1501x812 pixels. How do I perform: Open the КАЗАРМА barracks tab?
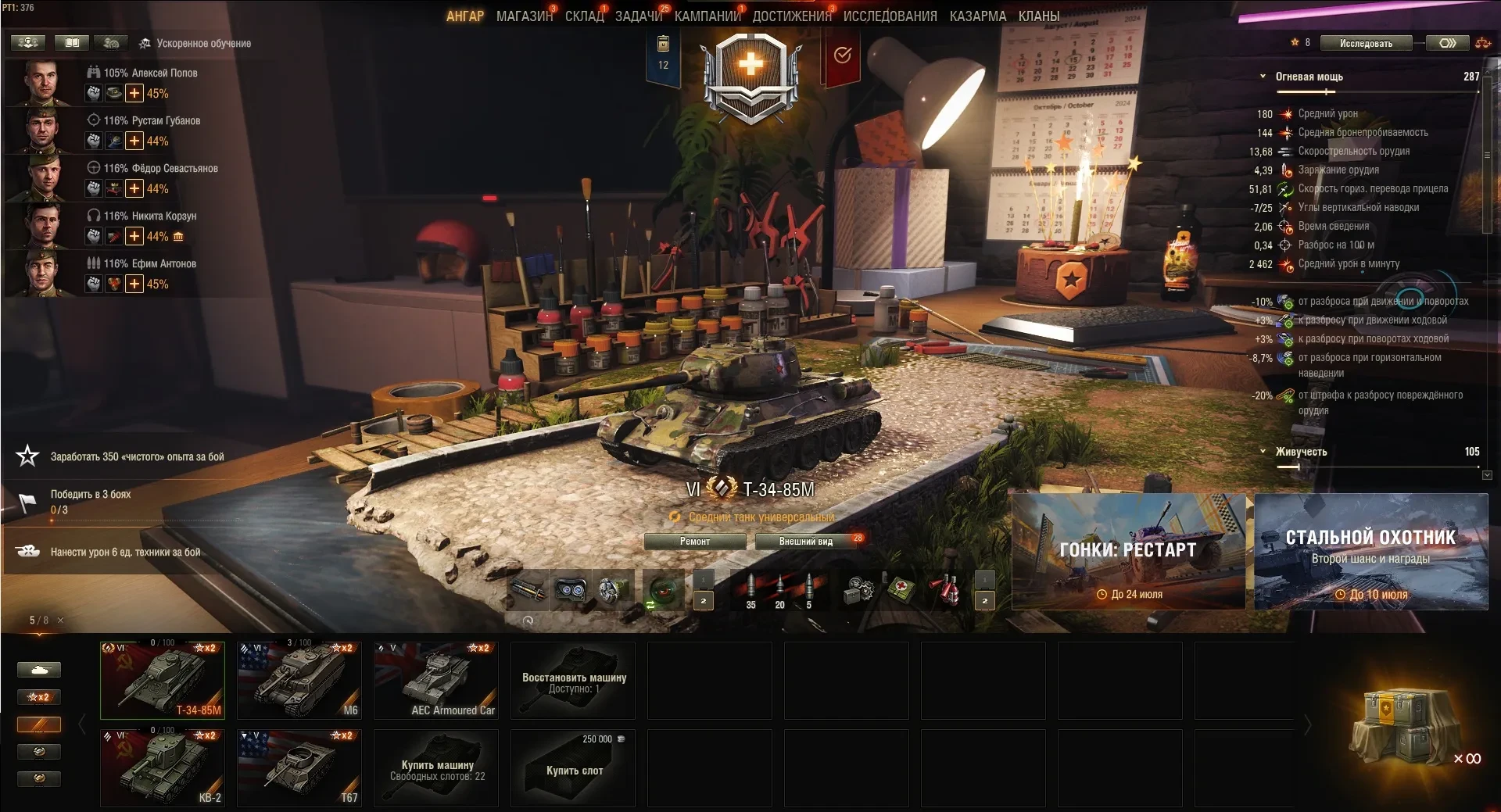coord(977,16)
